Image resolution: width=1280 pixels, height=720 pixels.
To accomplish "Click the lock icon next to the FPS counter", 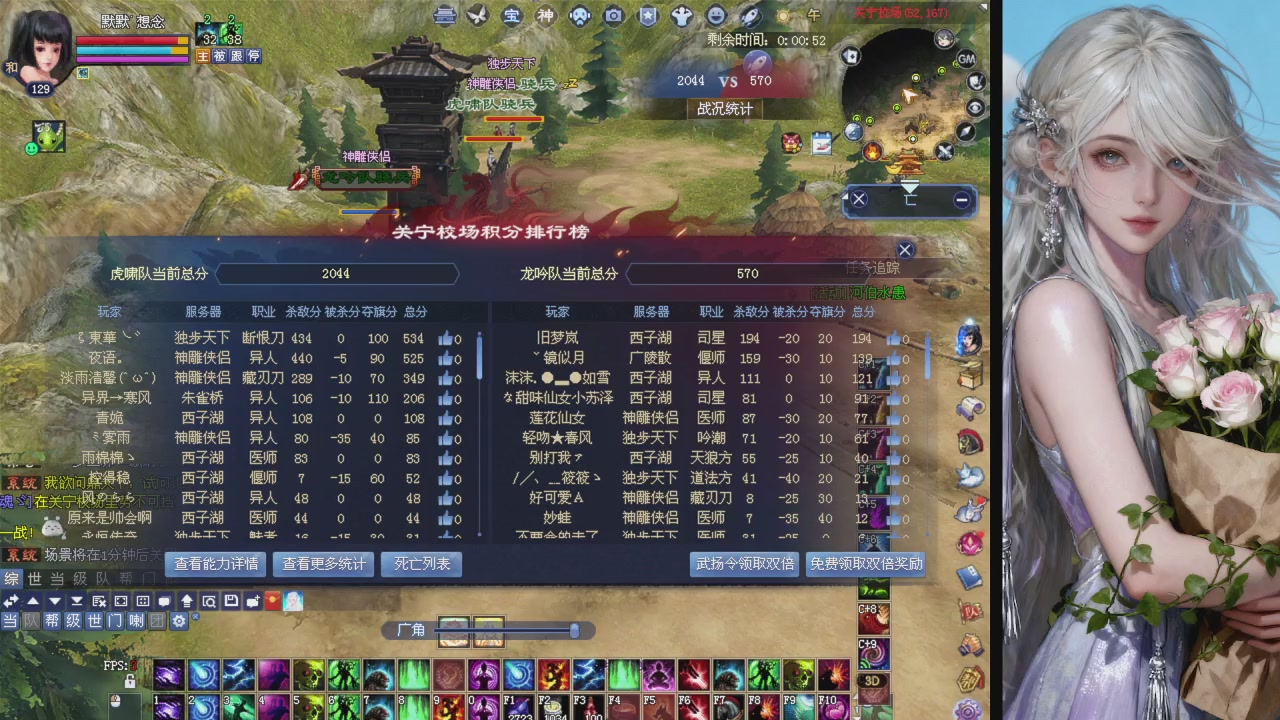I will (x=129, y=680).
